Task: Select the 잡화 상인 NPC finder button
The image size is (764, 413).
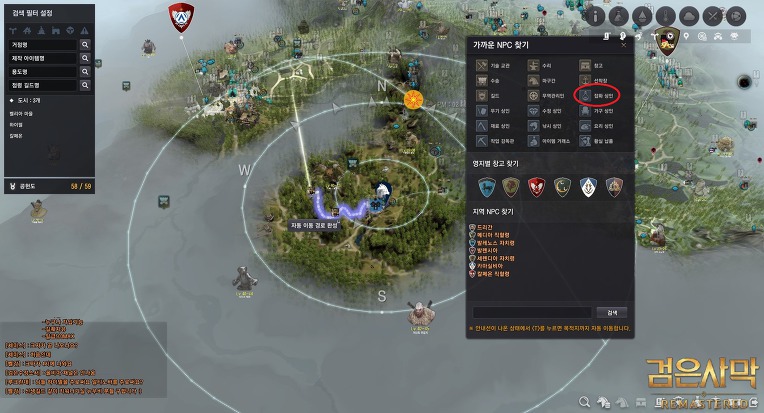Action: (x=598, y=96)
